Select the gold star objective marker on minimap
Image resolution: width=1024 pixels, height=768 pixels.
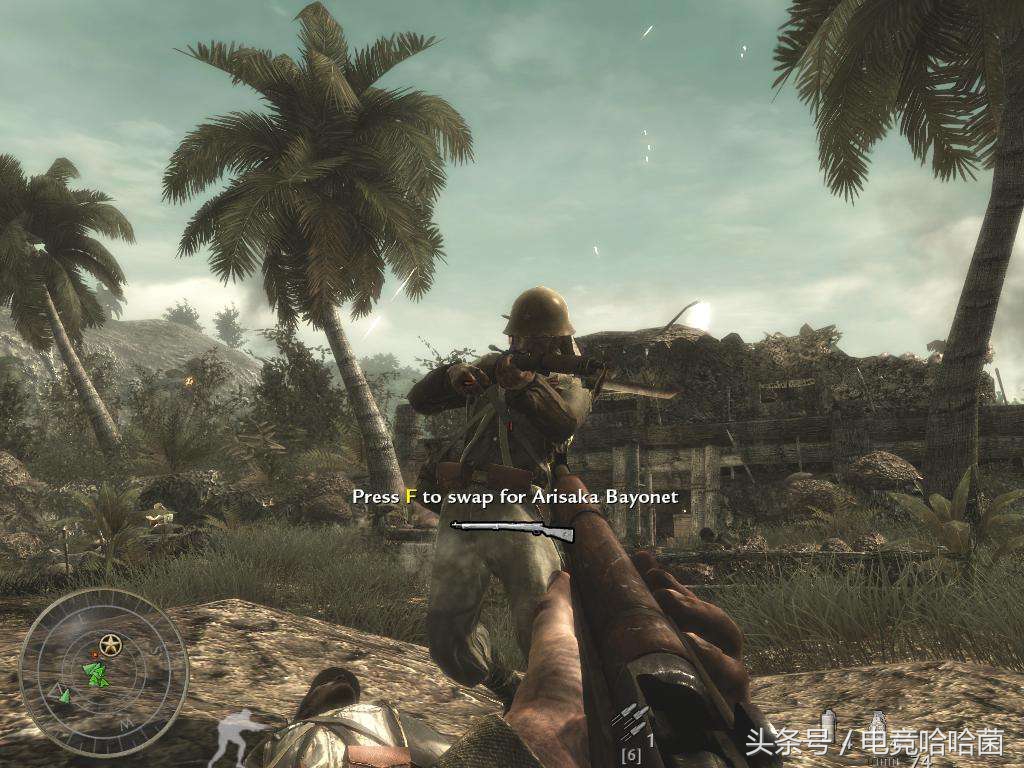coord(110,646)
